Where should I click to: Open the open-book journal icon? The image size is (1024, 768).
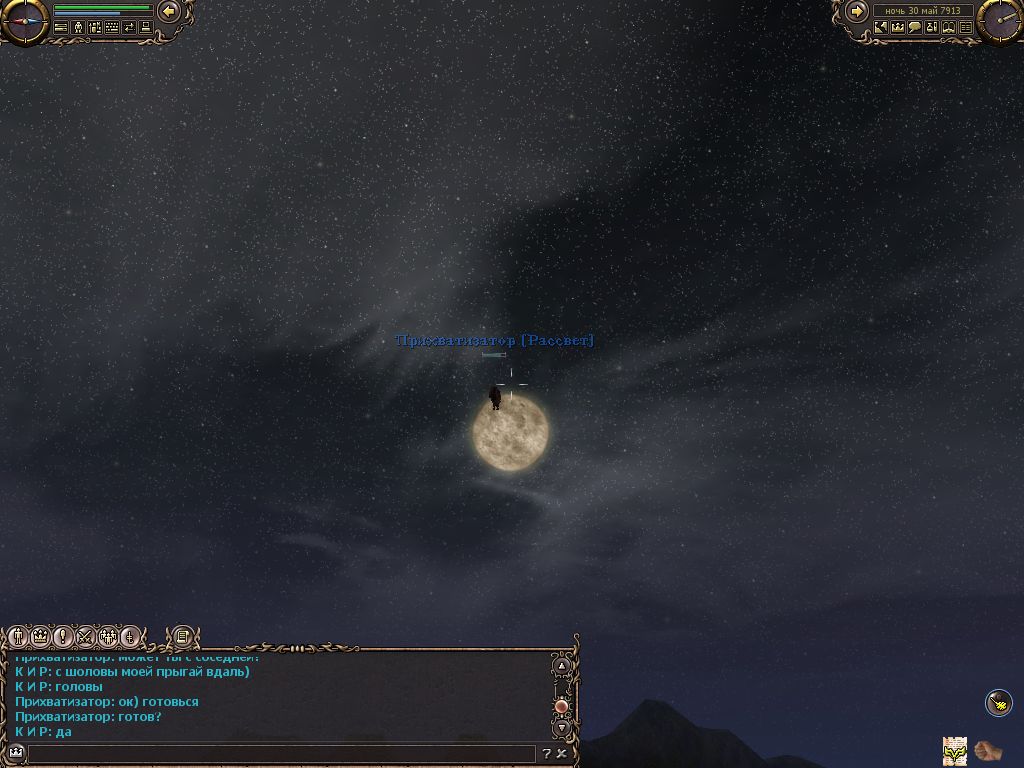click(x=949, y=28)
